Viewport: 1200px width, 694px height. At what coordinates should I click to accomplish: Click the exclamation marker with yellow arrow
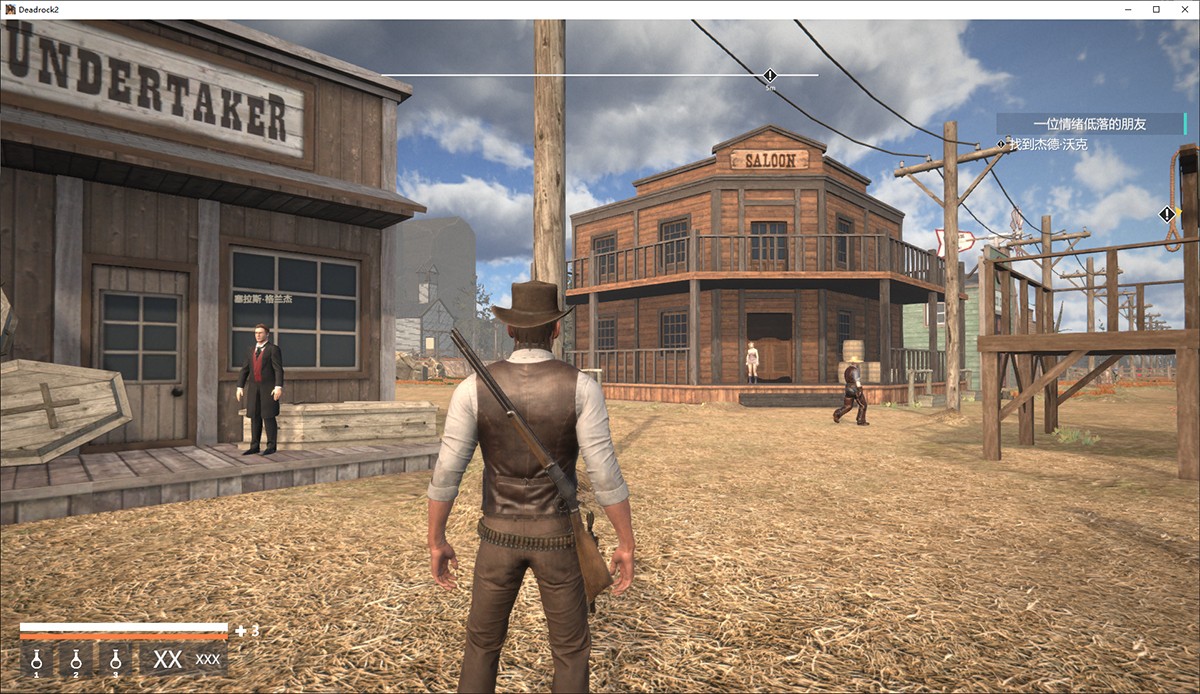(1168, 214)
